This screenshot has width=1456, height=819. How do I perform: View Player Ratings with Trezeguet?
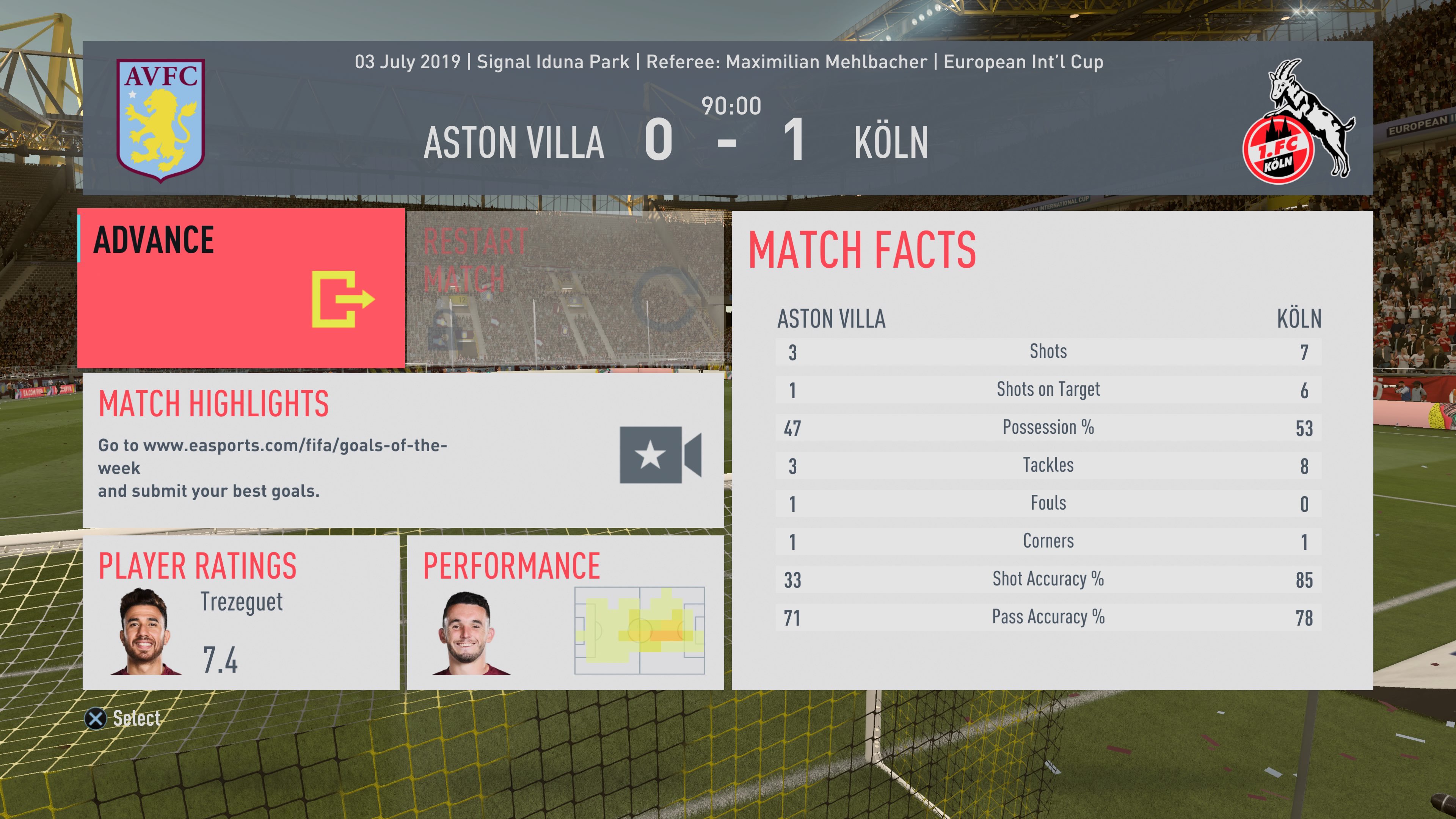[x=242, y=613]
